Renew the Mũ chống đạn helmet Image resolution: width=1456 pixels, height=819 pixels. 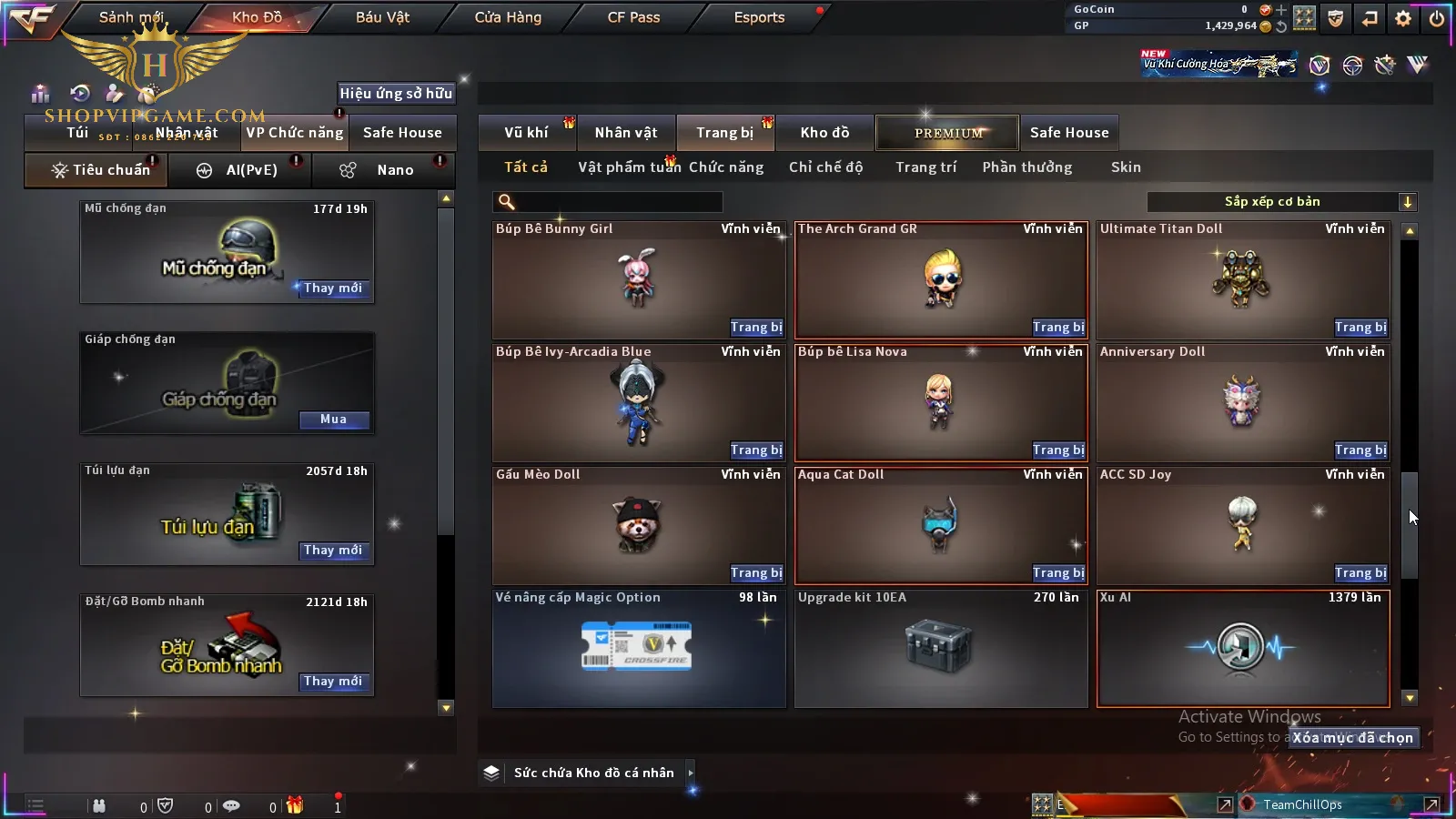(x=333, y=288)
